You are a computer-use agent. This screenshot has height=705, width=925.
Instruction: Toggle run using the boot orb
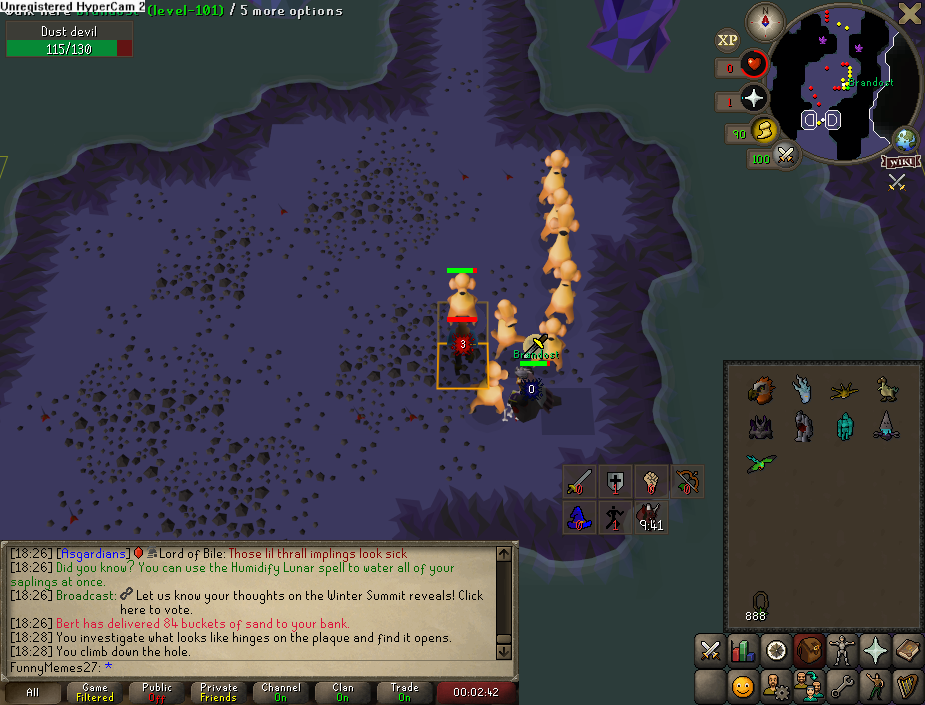point(764,130)
